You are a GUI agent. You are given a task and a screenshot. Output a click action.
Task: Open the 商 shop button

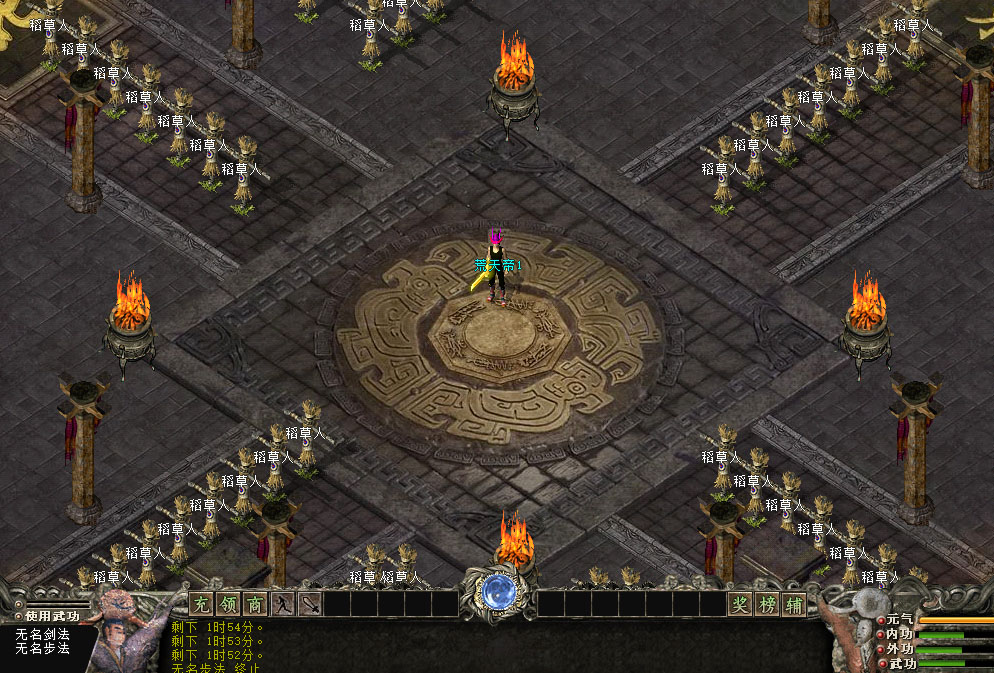coord(255,604)
